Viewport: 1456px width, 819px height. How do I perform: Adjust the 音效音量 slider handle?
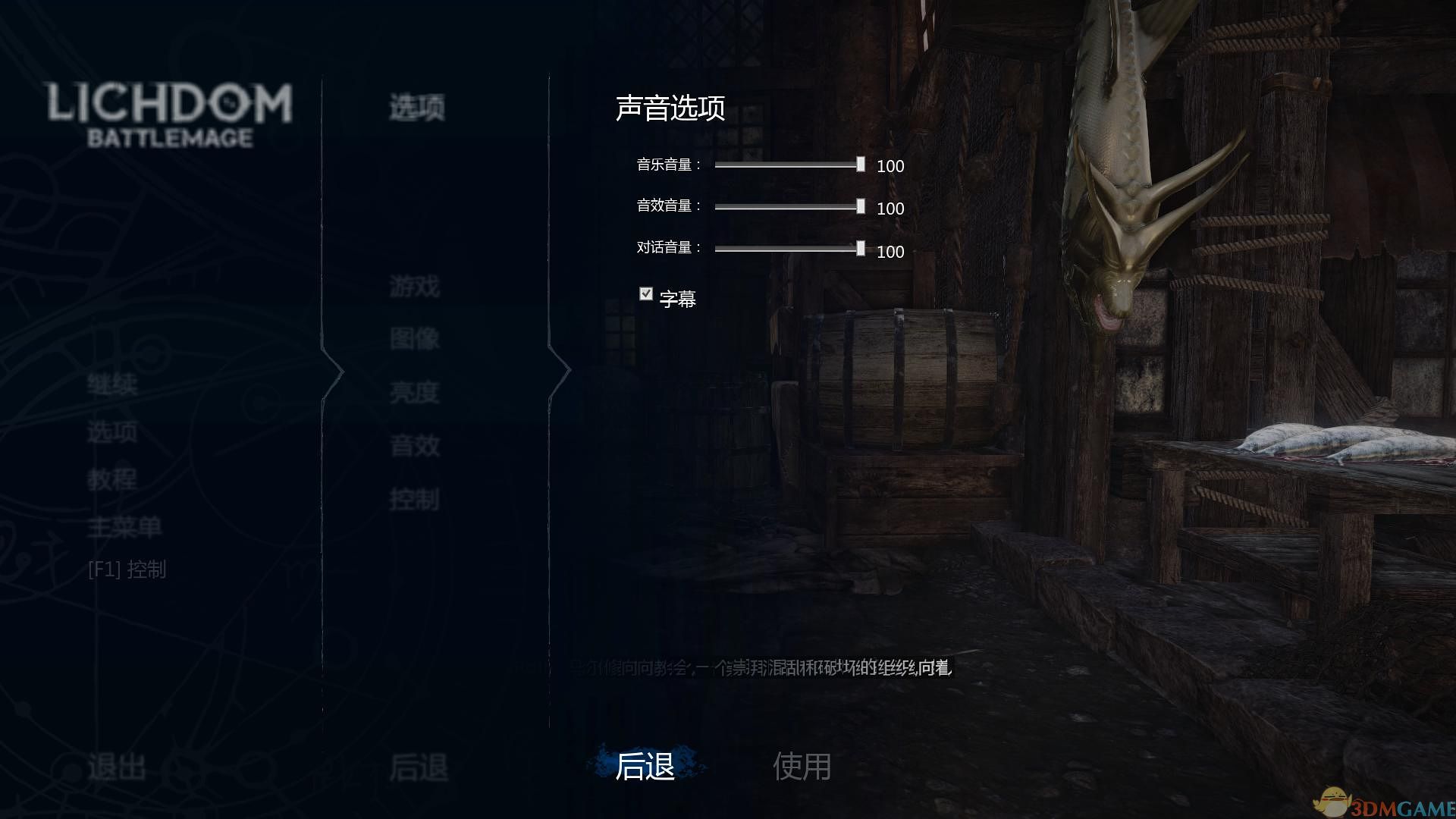tap(860, 207)
